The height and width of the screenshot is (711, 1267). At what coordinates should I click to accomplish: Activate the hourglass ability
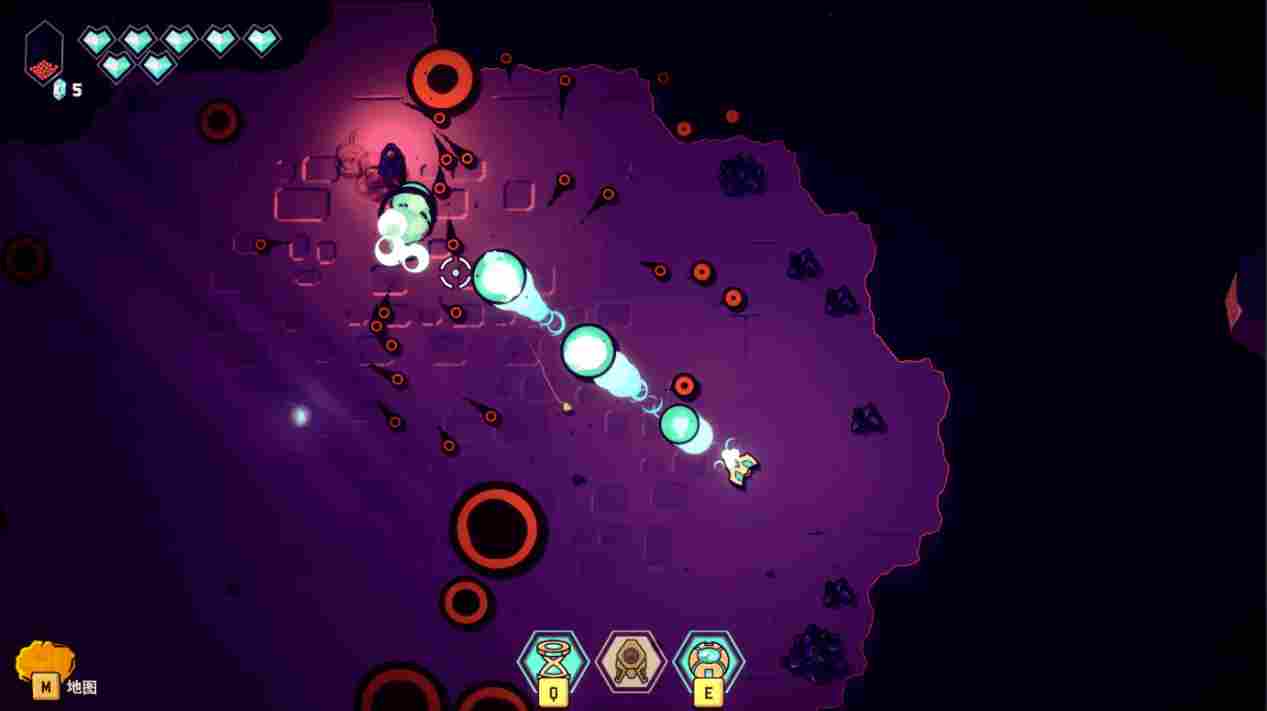[x=553, y=660]
